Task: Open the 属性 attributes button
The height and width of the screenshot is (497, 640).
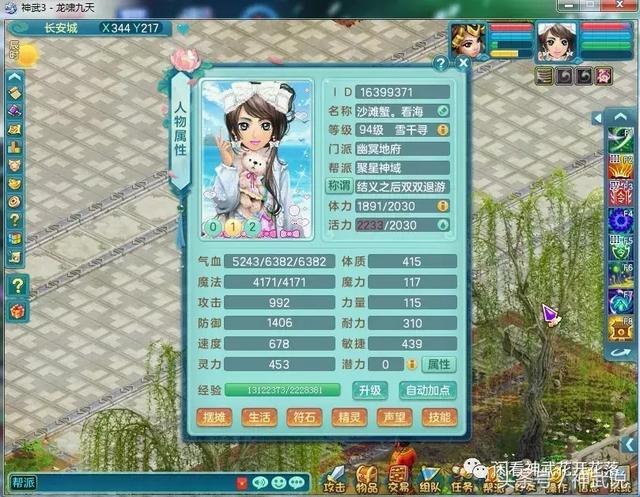Action: (x=438, y=365)
